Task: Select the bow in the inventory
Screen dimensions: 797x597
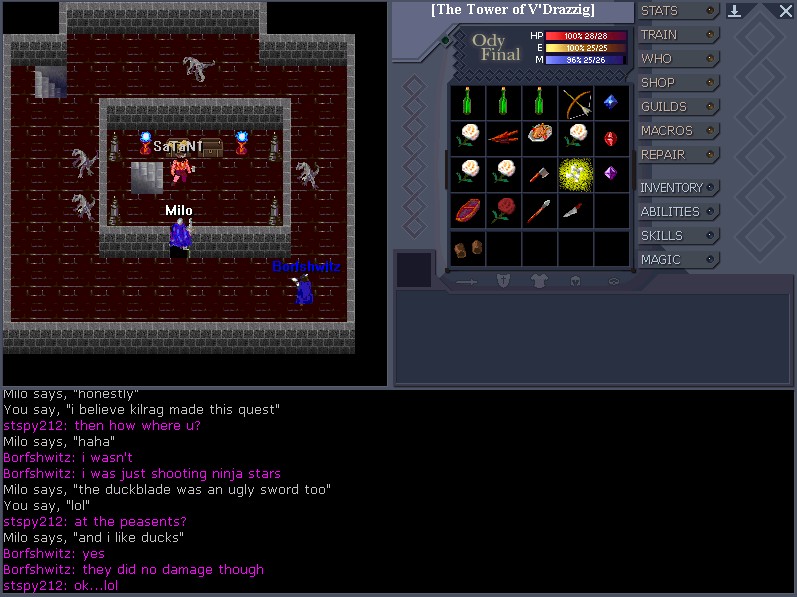Action: (575, 102)
